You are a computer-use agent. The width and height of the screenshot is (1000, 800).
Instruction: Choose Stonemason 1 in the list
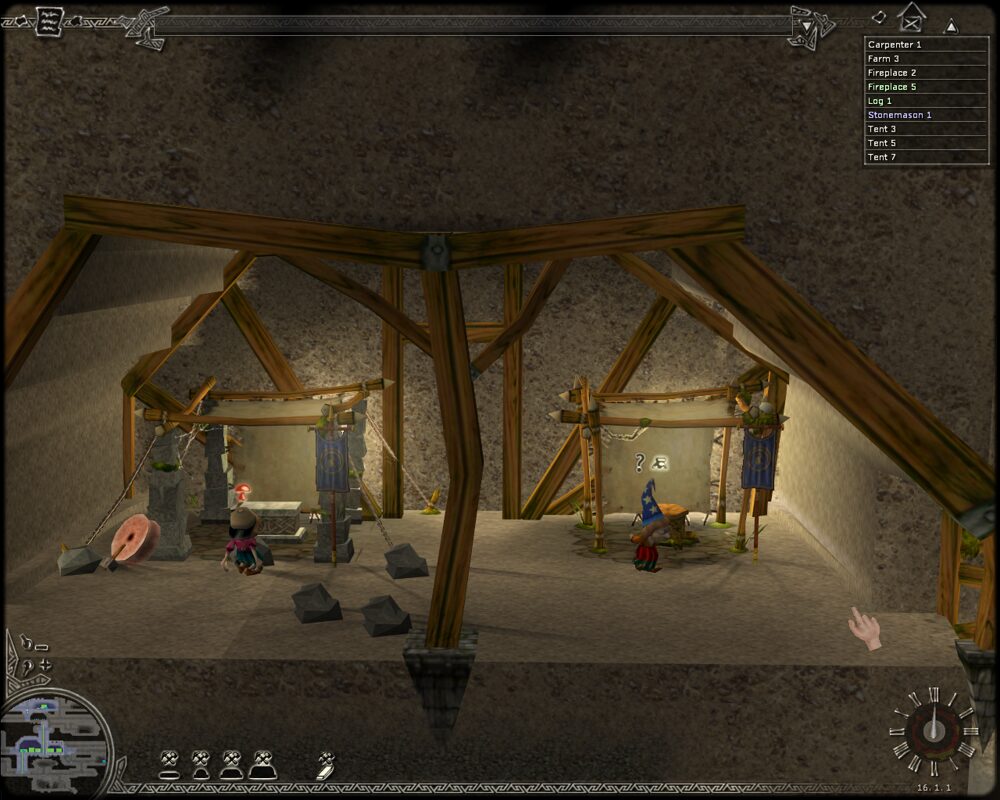tap(926, 115)
